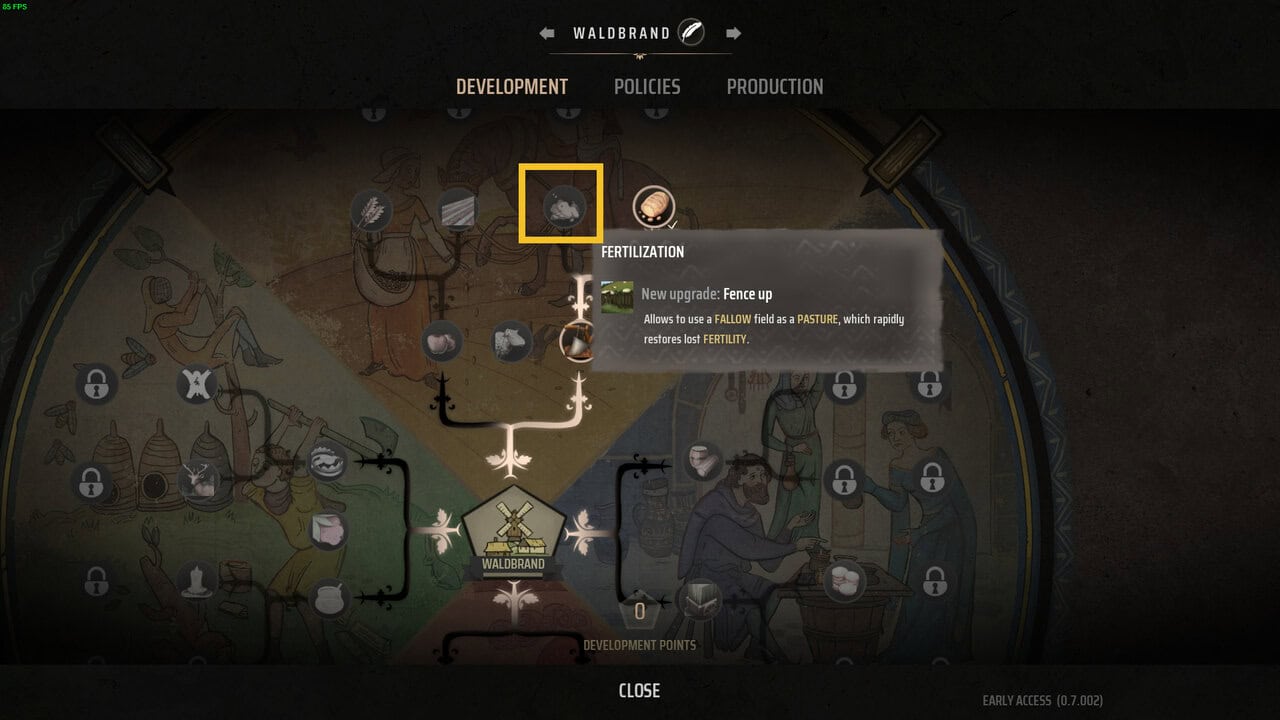The image size is (1280, 720).
Task: Go to the previous region arrow
Action: pos(547,33)
